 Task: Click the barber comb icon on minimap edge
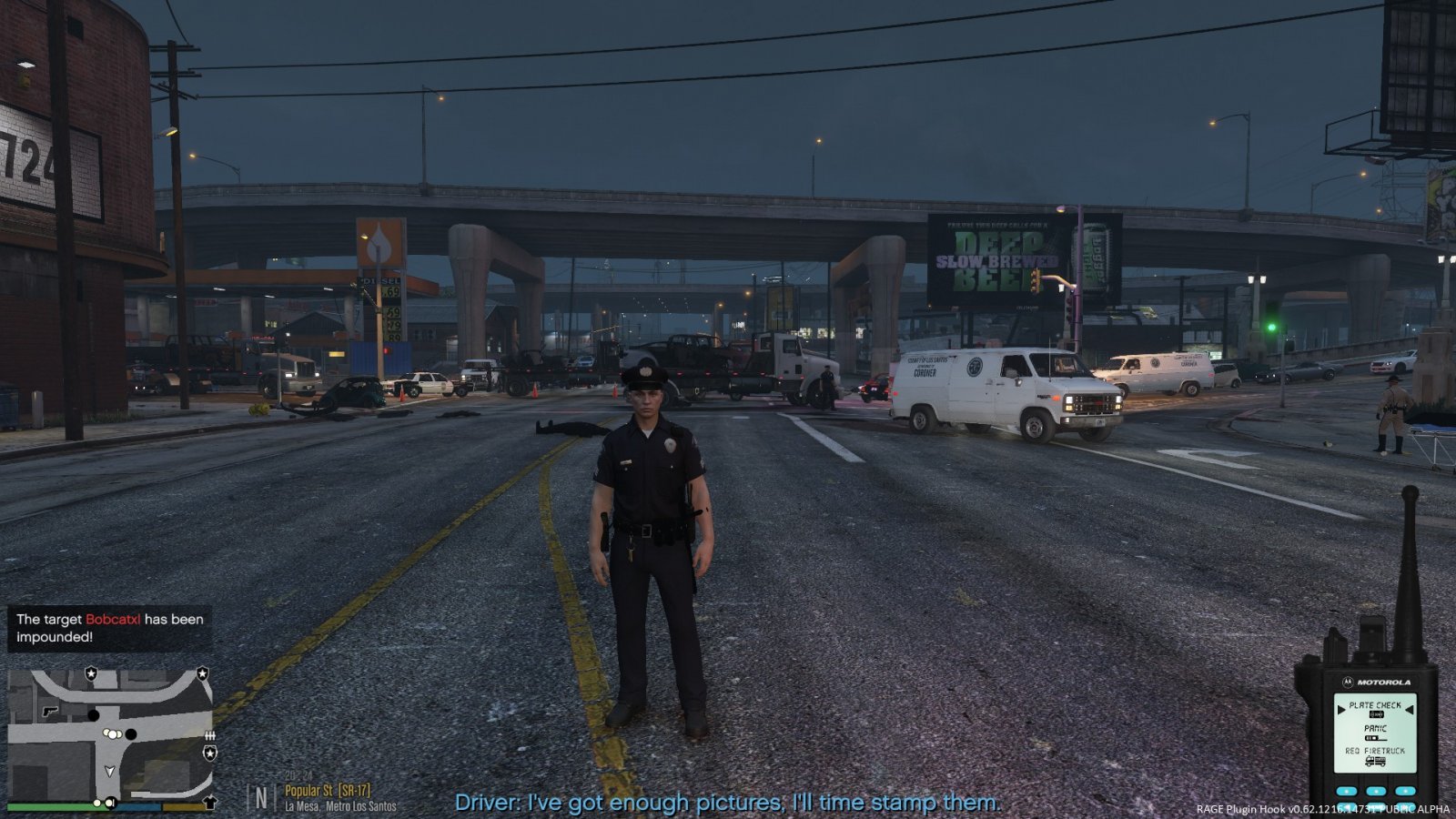(210, 735)
